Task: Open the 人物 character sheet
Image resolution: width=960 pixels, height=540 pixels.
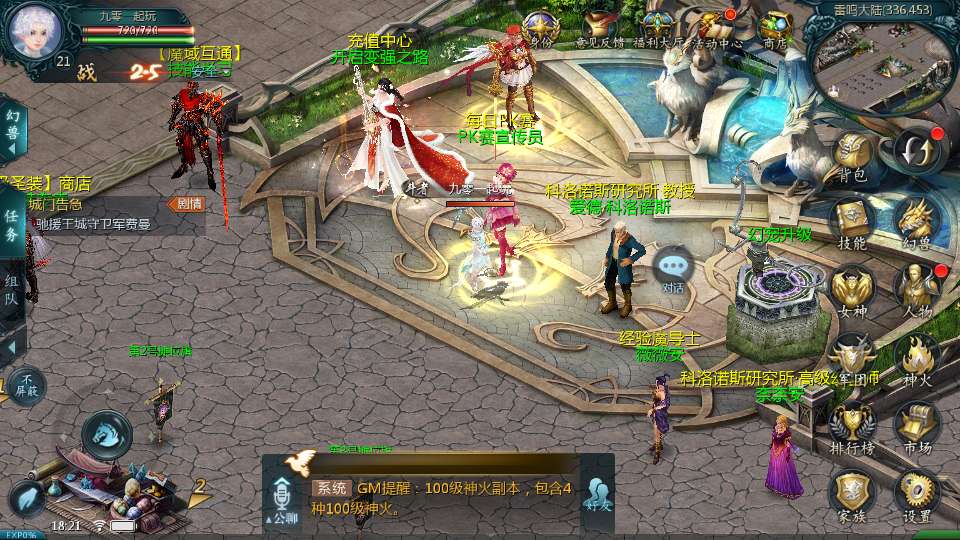Action: (916, 288)
